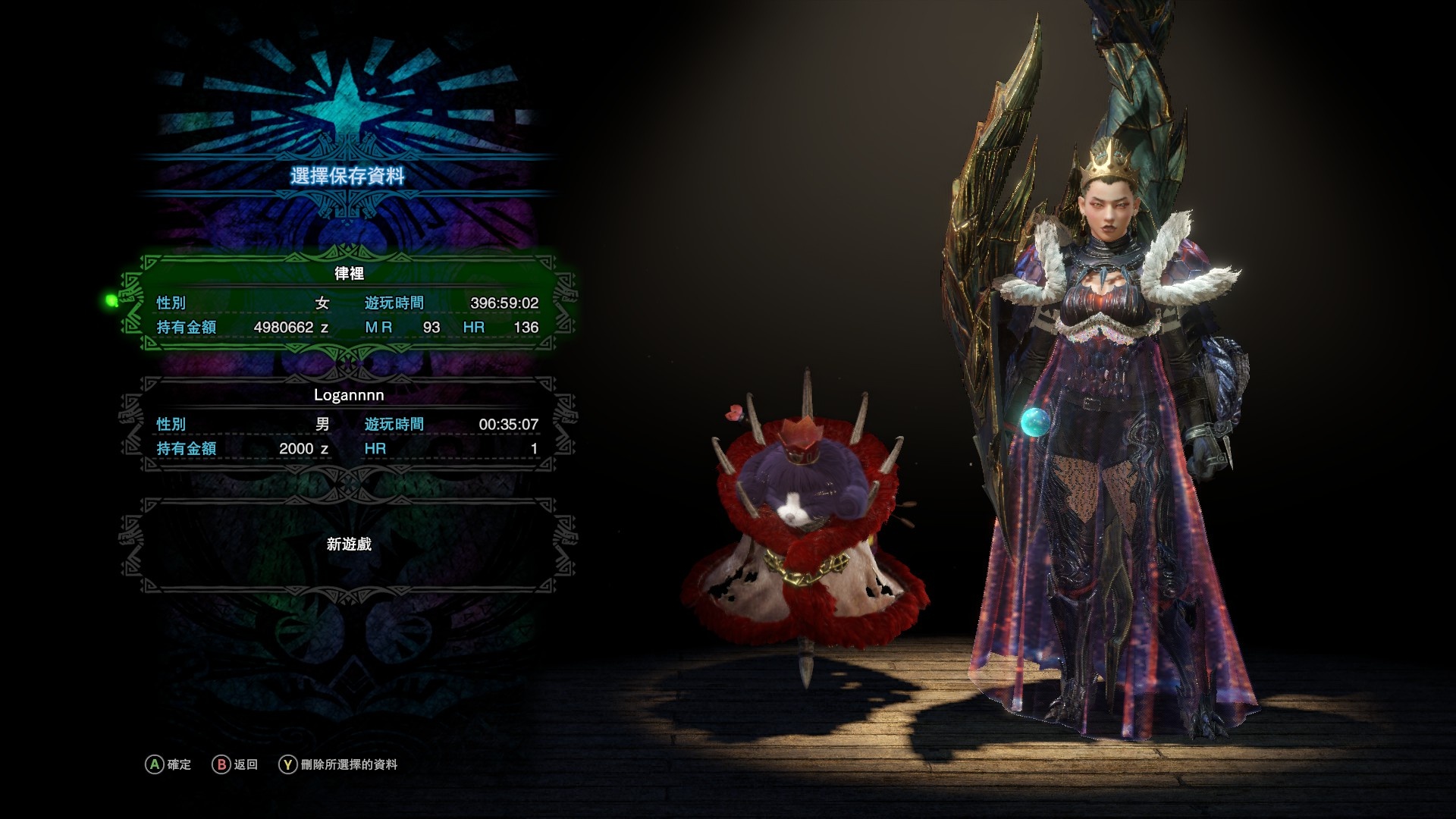Select the 律裡 save file

tap(349, 303)
